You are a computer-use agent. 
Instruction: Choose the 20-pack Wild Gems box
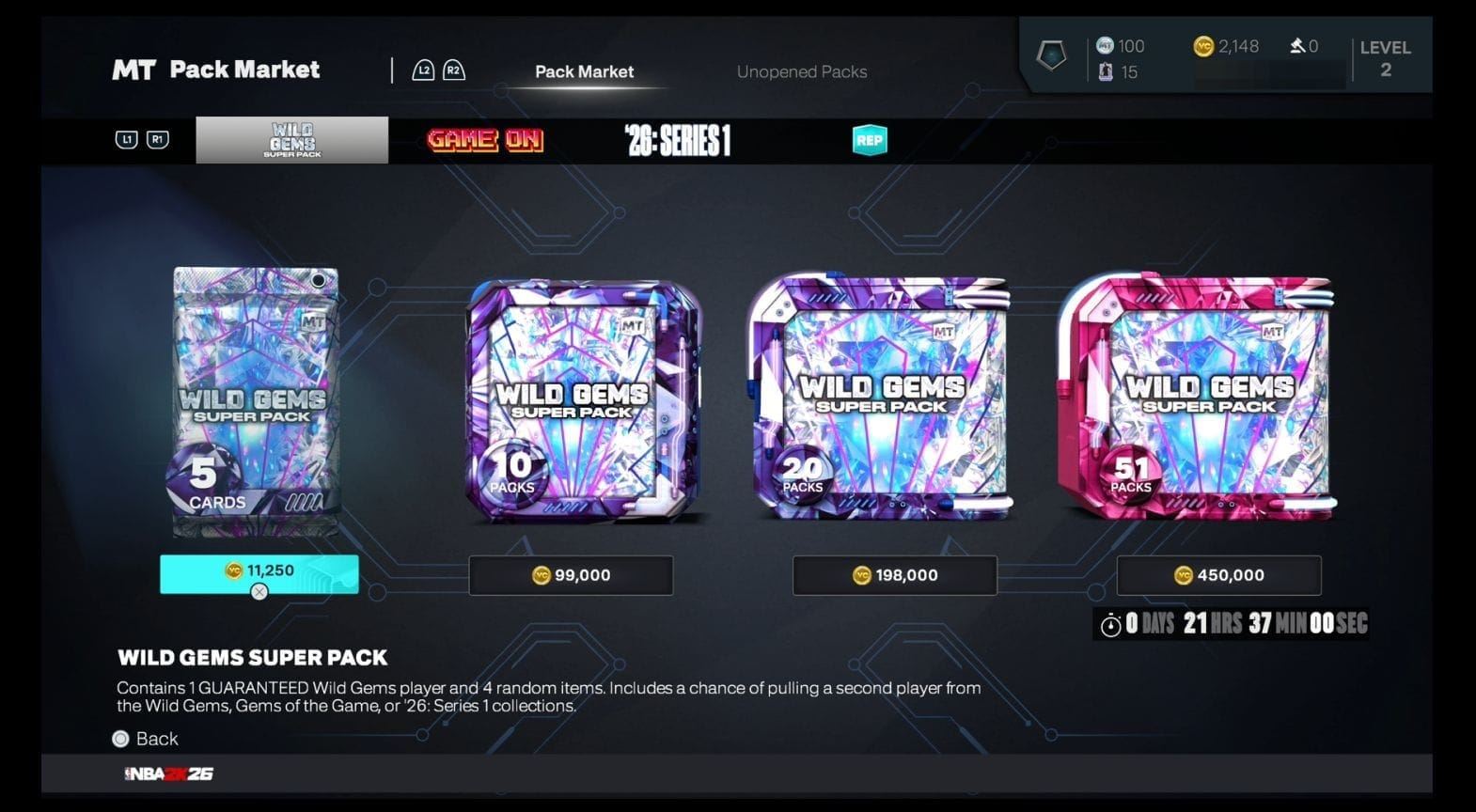882,398
